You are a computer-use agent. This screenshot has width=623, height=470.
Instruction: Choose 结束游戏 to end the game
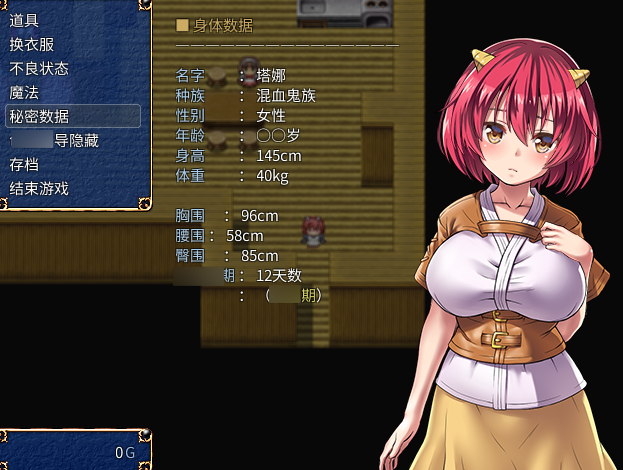point(39,188)
